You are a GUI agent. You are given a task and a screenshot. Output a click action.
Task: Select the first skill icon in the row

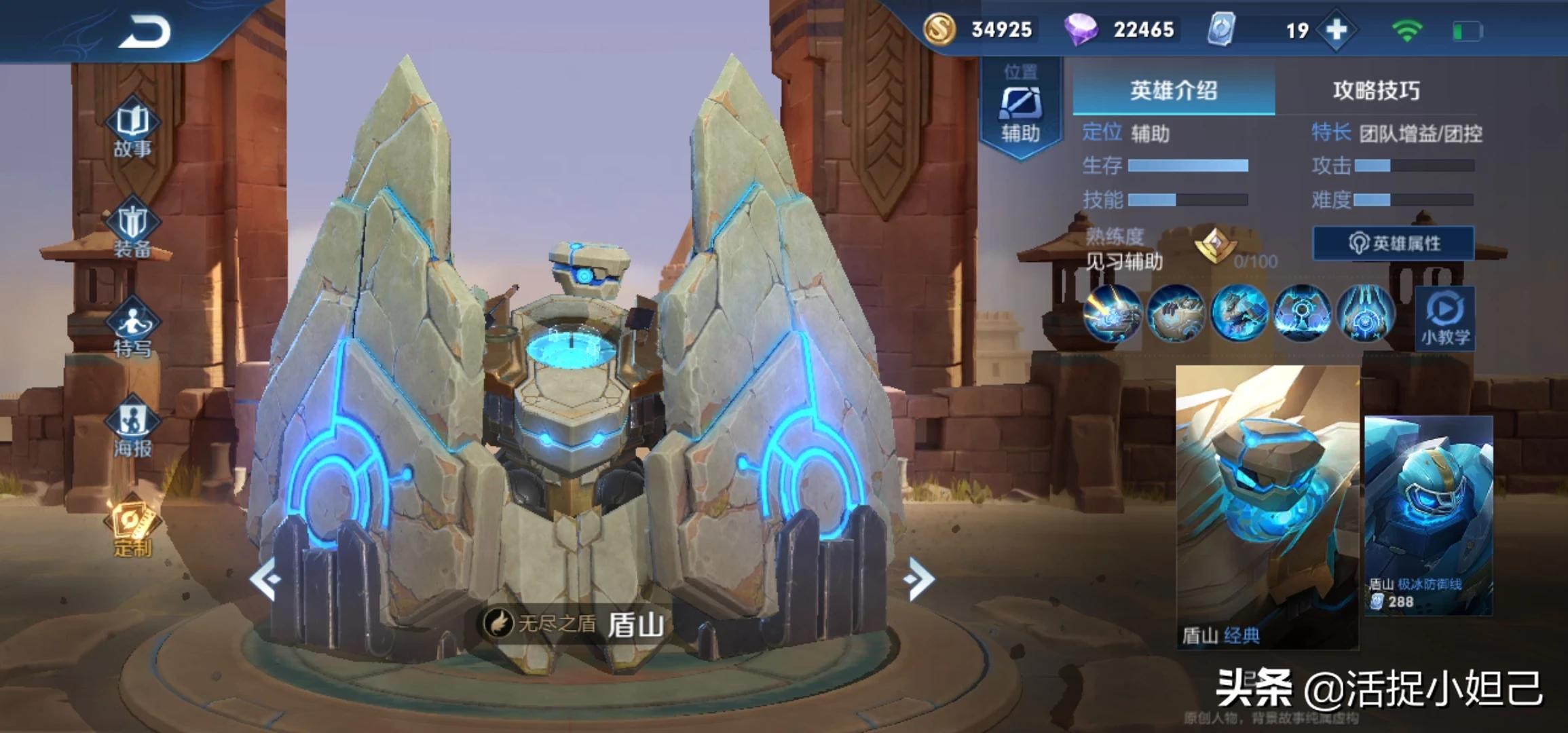click(1112, 314)
